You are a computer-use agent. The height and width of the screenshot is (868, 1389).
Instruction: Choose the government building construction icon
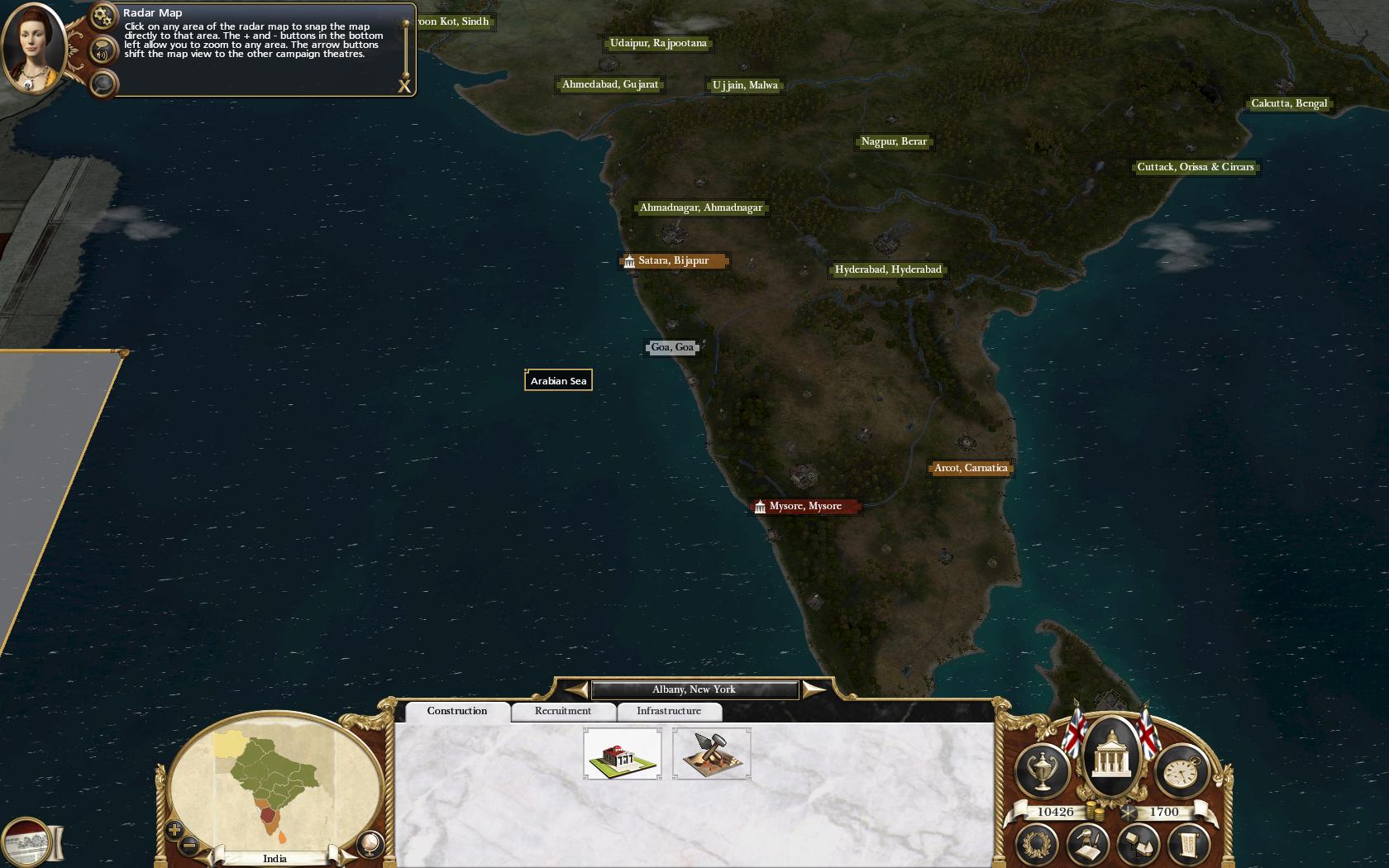click(x=622, y=753)
